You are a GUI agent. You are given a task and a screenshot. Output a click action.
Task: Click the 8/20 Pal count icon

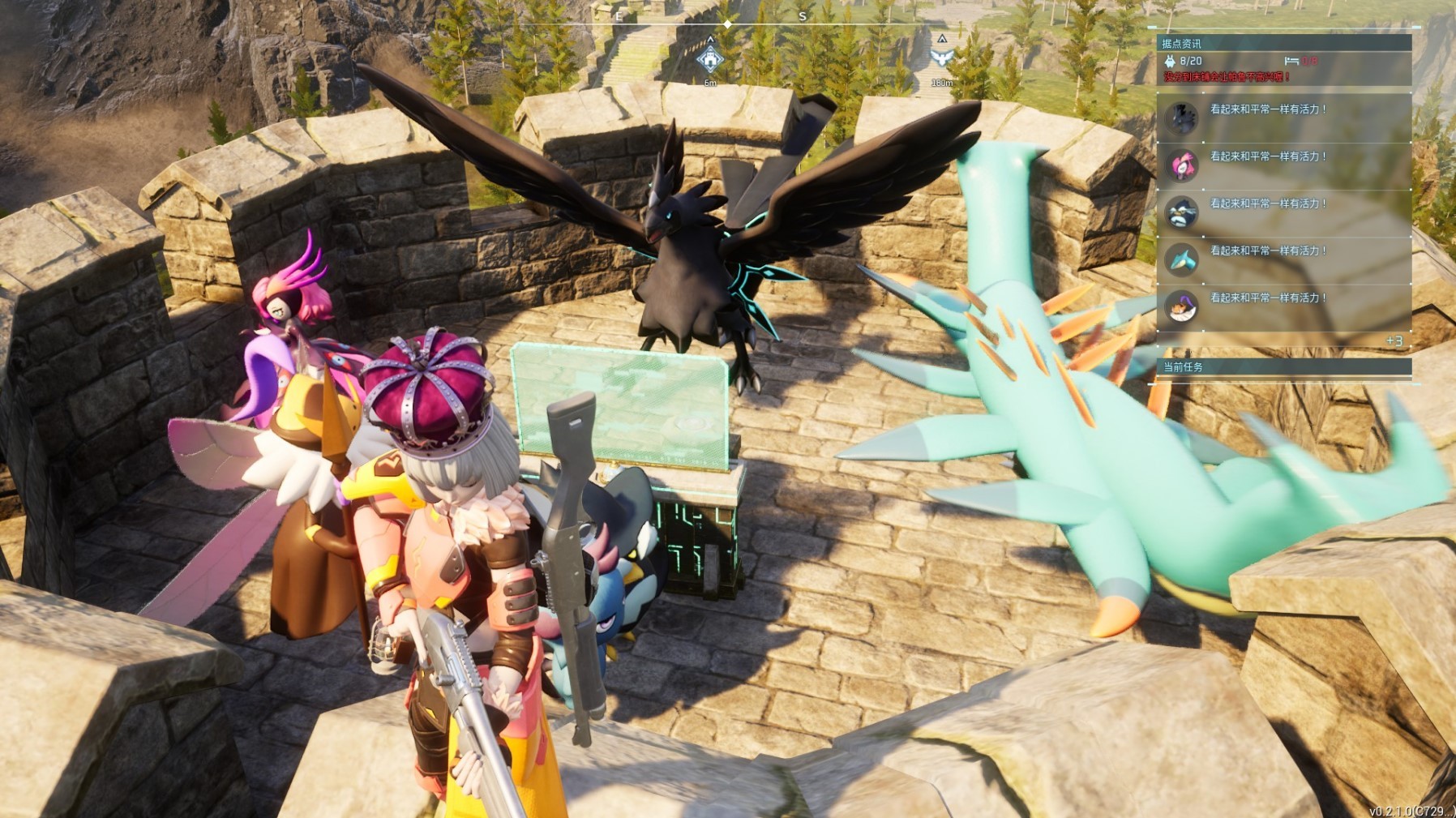(1170, 61)
